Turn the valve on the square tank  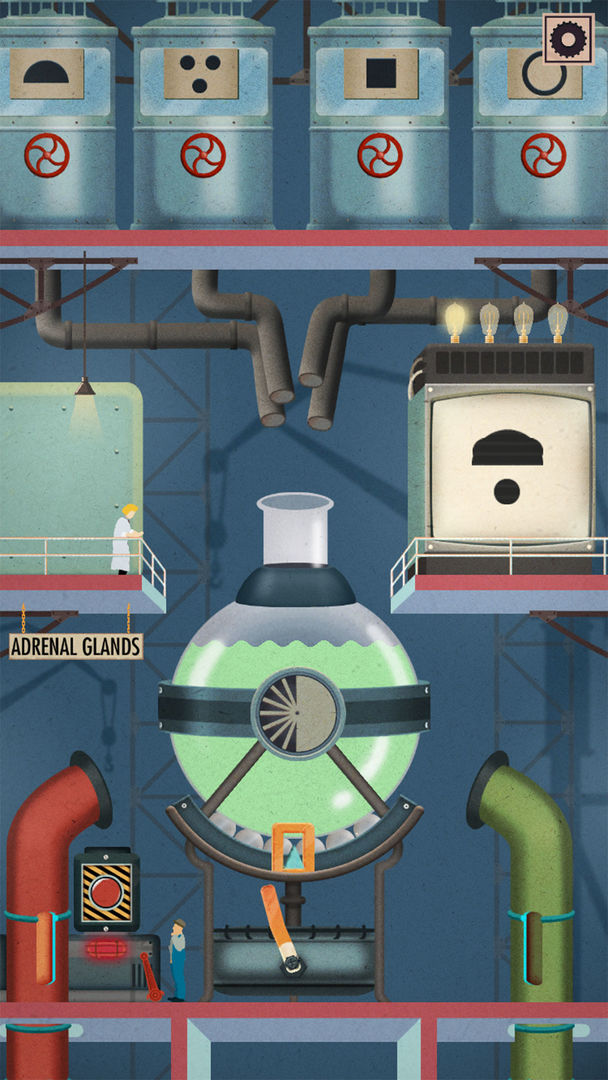tap(380, 155)
